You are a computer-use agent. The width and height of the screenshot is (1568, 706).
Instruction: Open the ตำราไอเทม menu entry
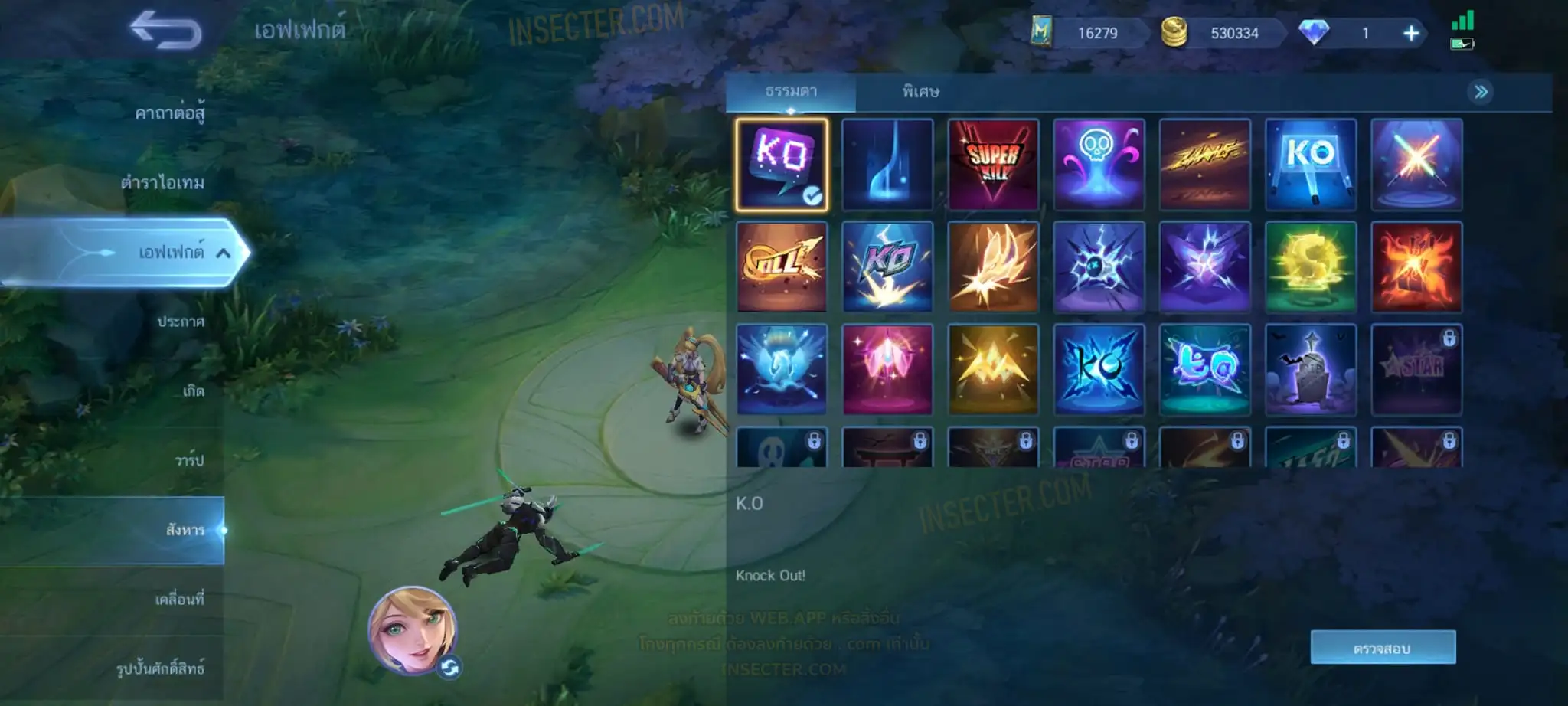[162, 182]
